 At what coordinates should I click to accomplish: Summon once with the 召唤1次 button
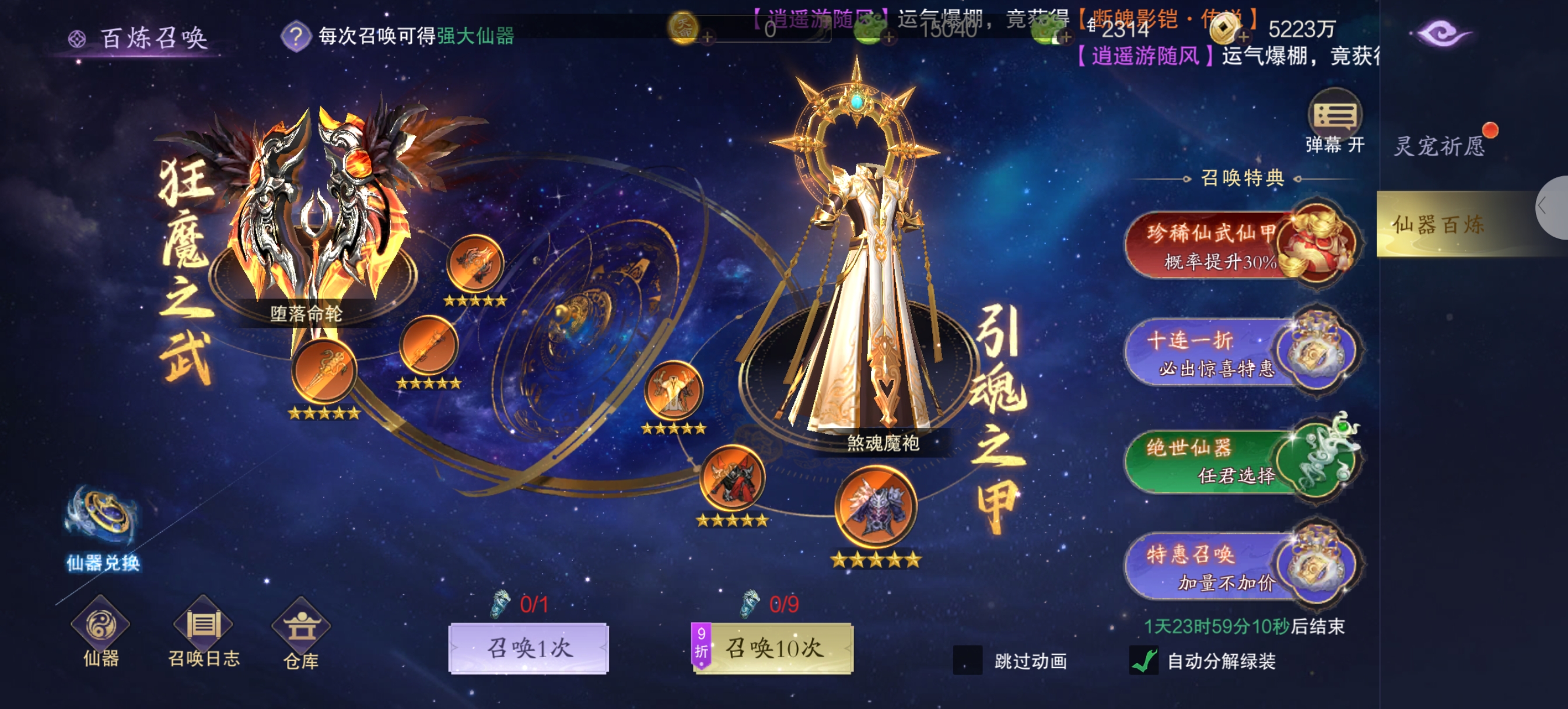528,648
